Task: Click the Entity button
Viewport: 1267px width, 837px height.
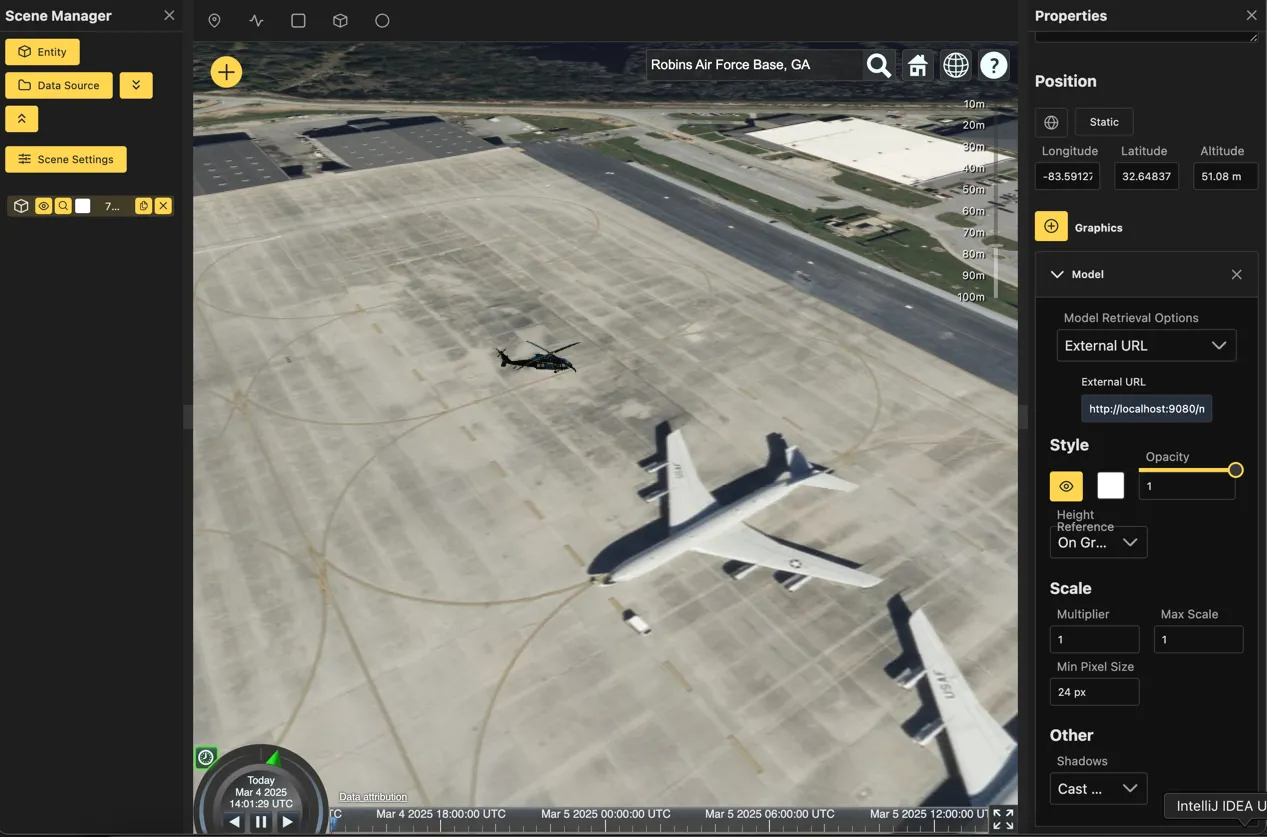Action: pos(42,52)
